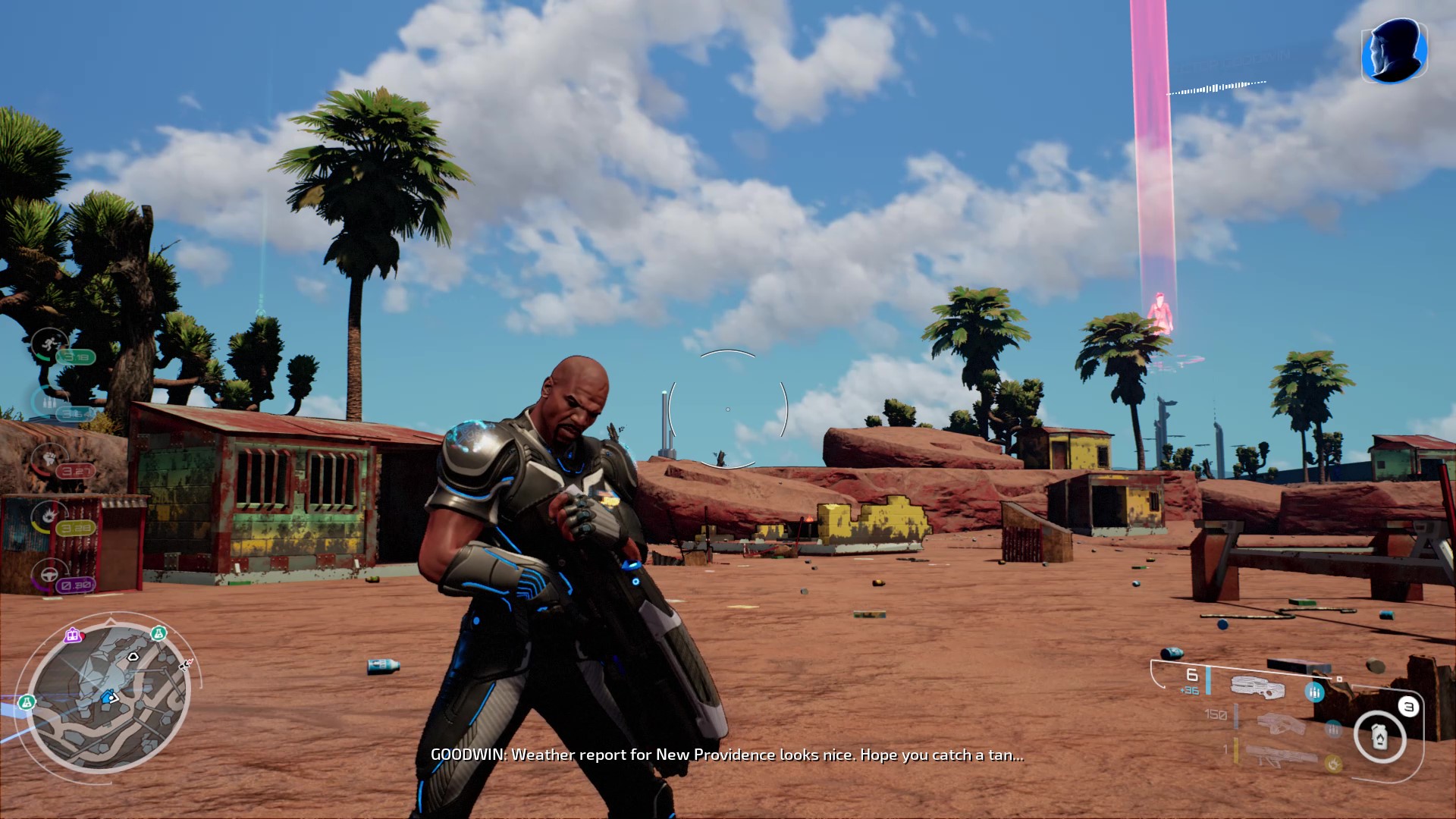Select the purple monorail station marker on minimap
1456x819 pixels.
point(73,635)
